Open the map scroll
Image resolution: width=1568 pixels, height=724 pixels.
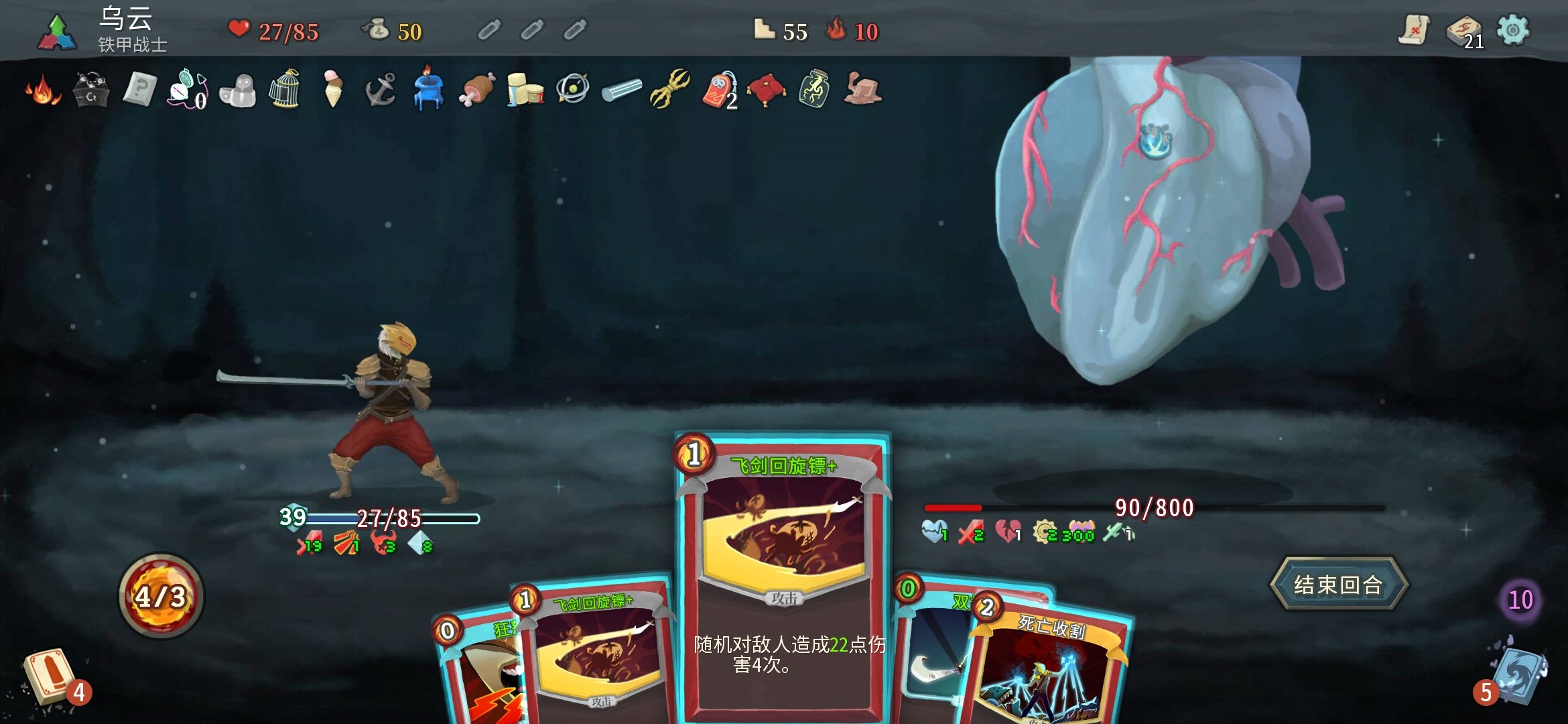tap(1414, 30)
